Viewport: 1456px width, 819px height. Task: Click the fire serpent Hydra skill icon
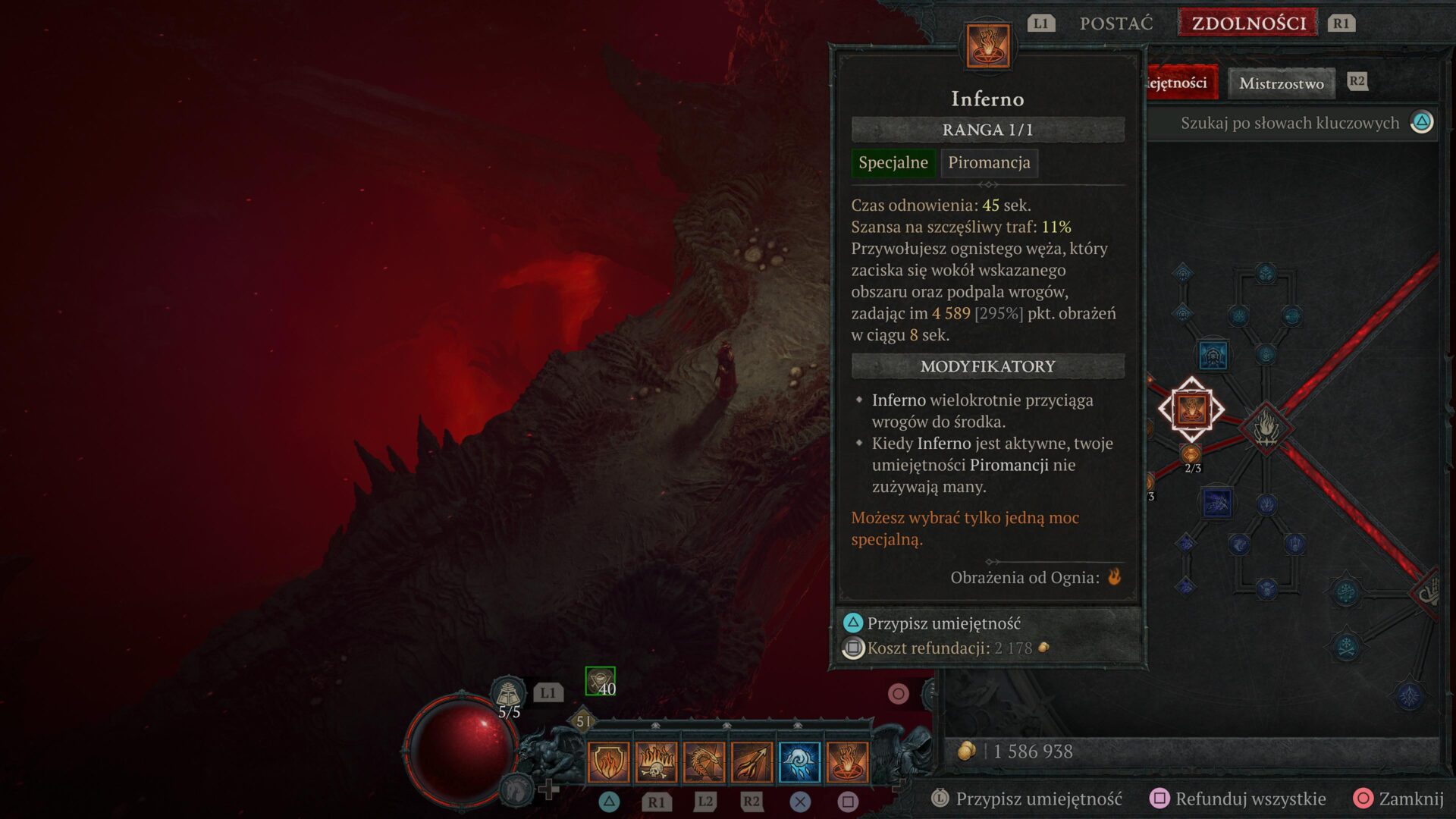[704, 762]
